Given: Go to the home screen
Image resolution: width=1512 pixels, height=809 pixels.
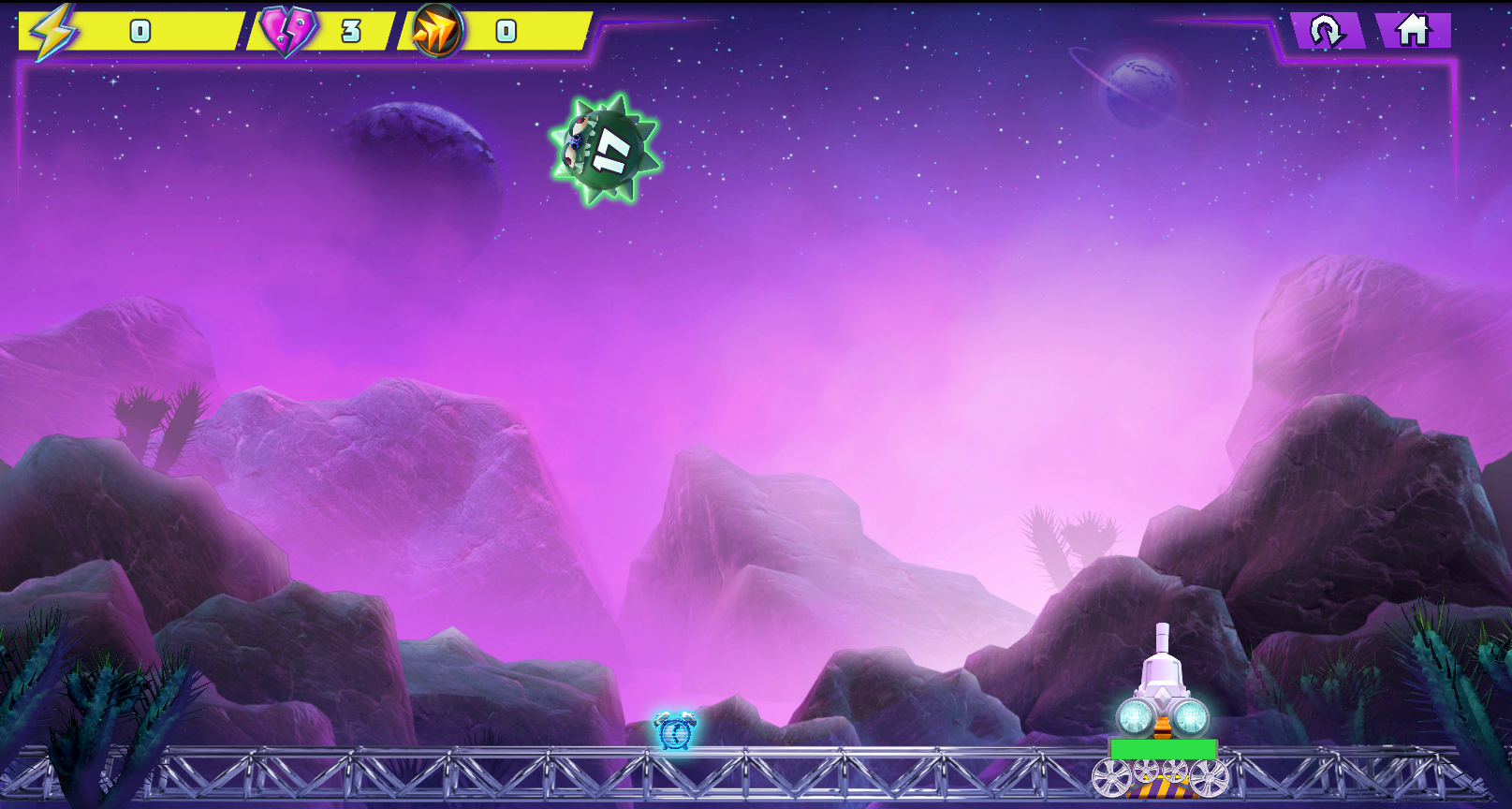Looking at the screenshot, I should [1413, 31].
